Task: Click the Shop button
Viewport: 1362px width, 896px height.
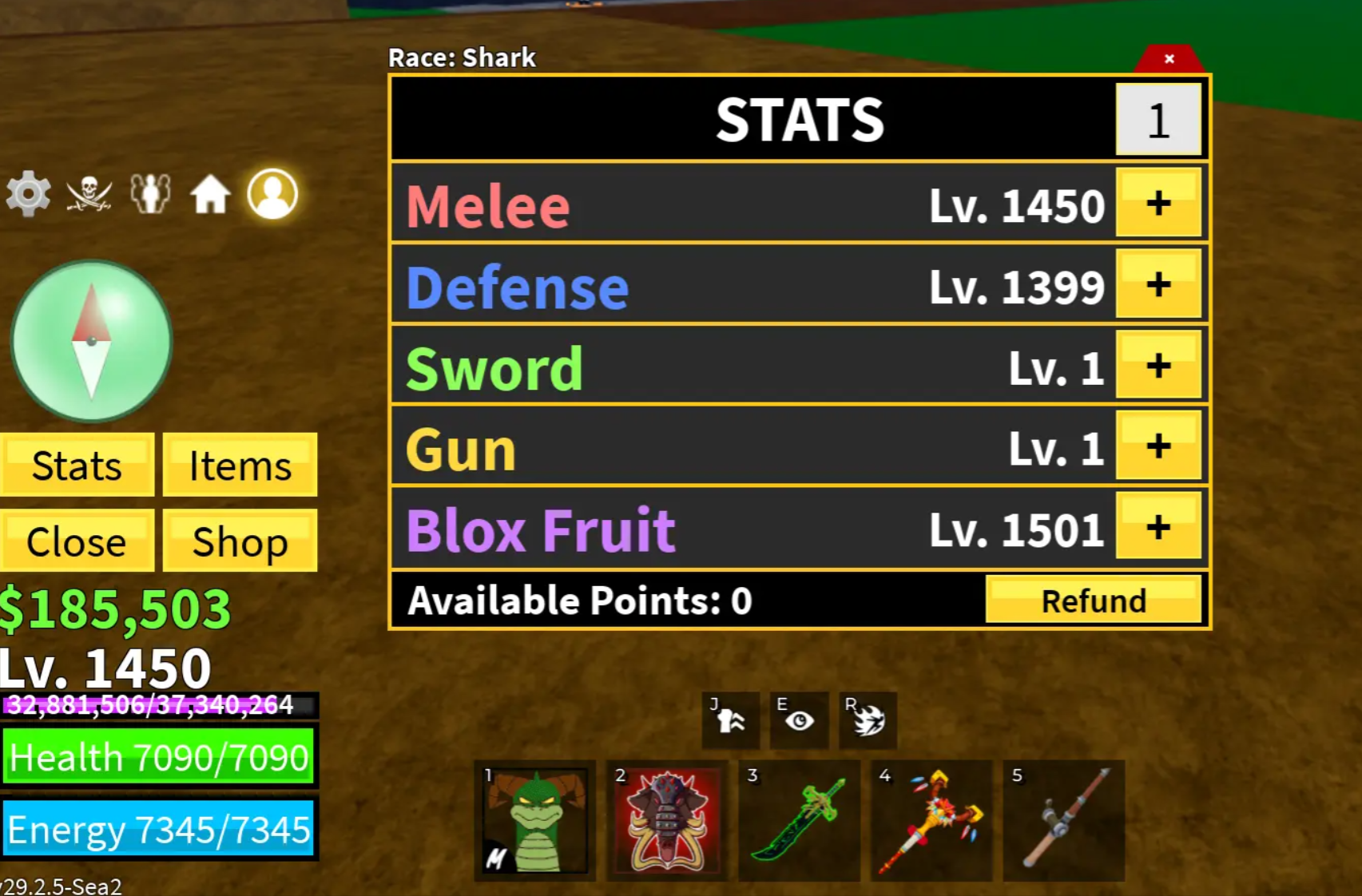Action: pyautogui.click(x=239, y=541)
